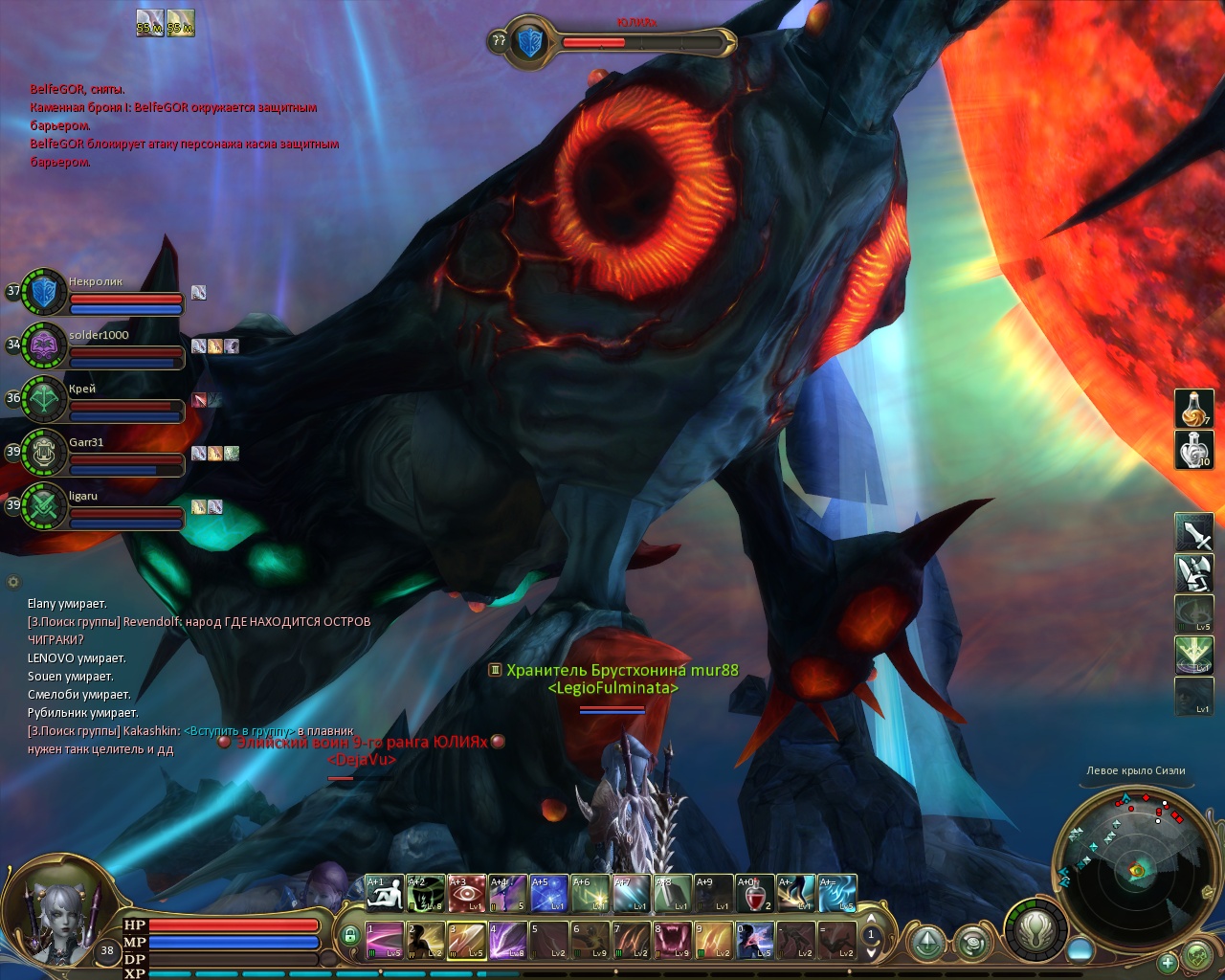Toggle the green hotbar lock
This screenshot has height=980, width=1225.
(350, 935)
